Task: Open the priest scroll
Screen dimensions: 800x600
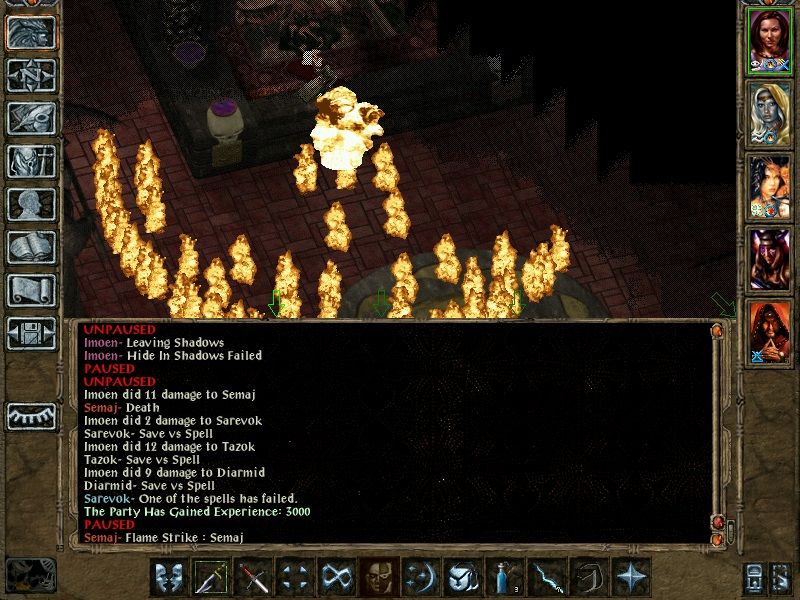Action: click(x=30, y=290)
